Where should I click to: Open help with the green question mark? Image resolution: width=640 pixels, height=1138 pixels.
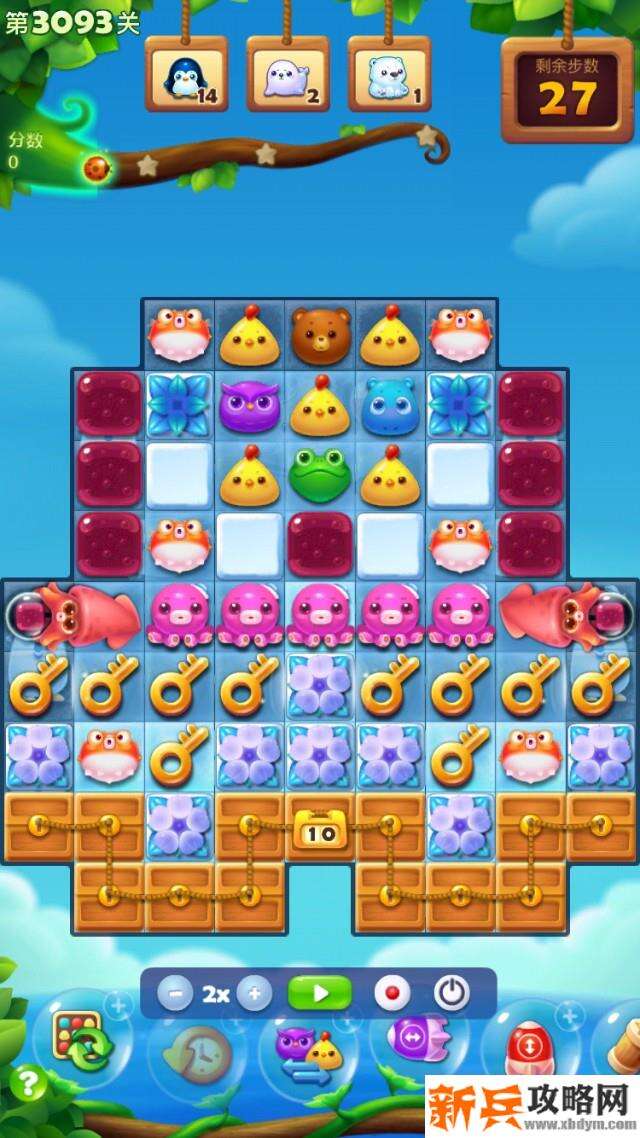(30, 1082)
